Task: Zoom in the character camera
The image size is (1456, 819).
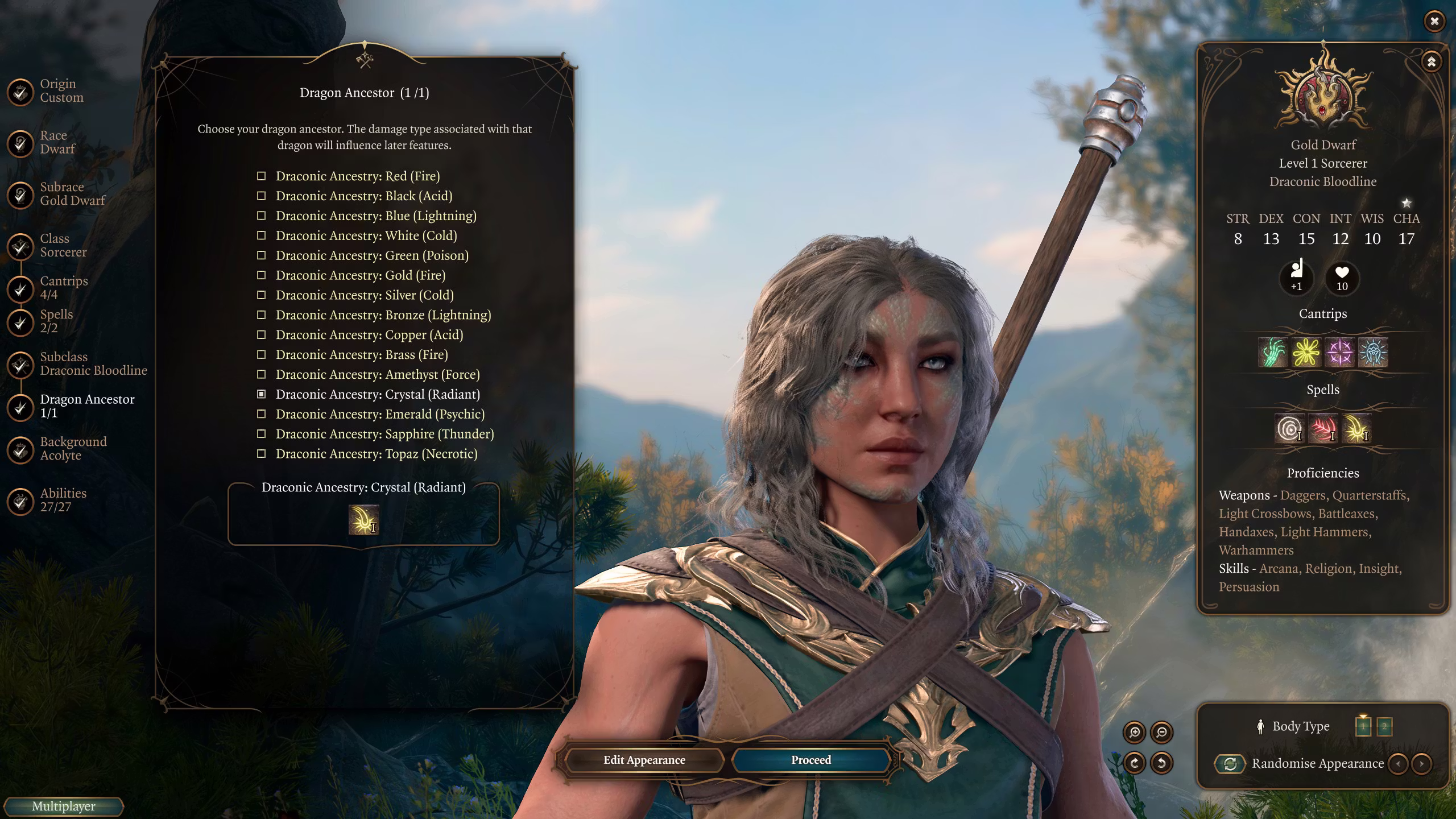Action: [x=1134, y=733]
